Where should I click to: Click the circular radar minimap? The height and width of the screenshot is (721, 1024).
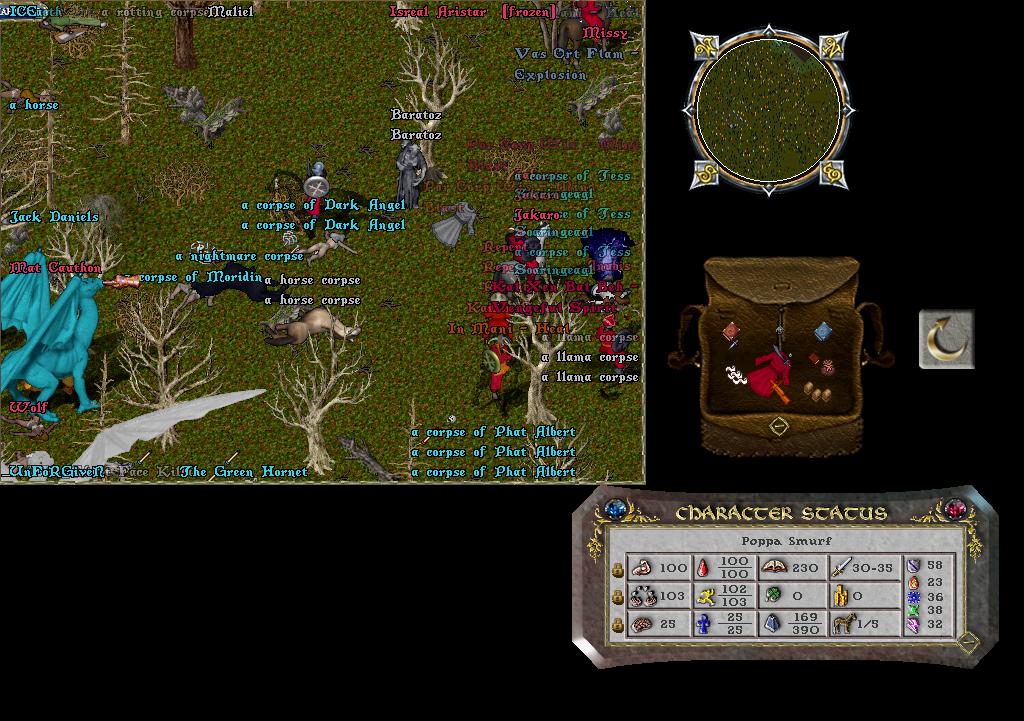[x=768, y=108]
